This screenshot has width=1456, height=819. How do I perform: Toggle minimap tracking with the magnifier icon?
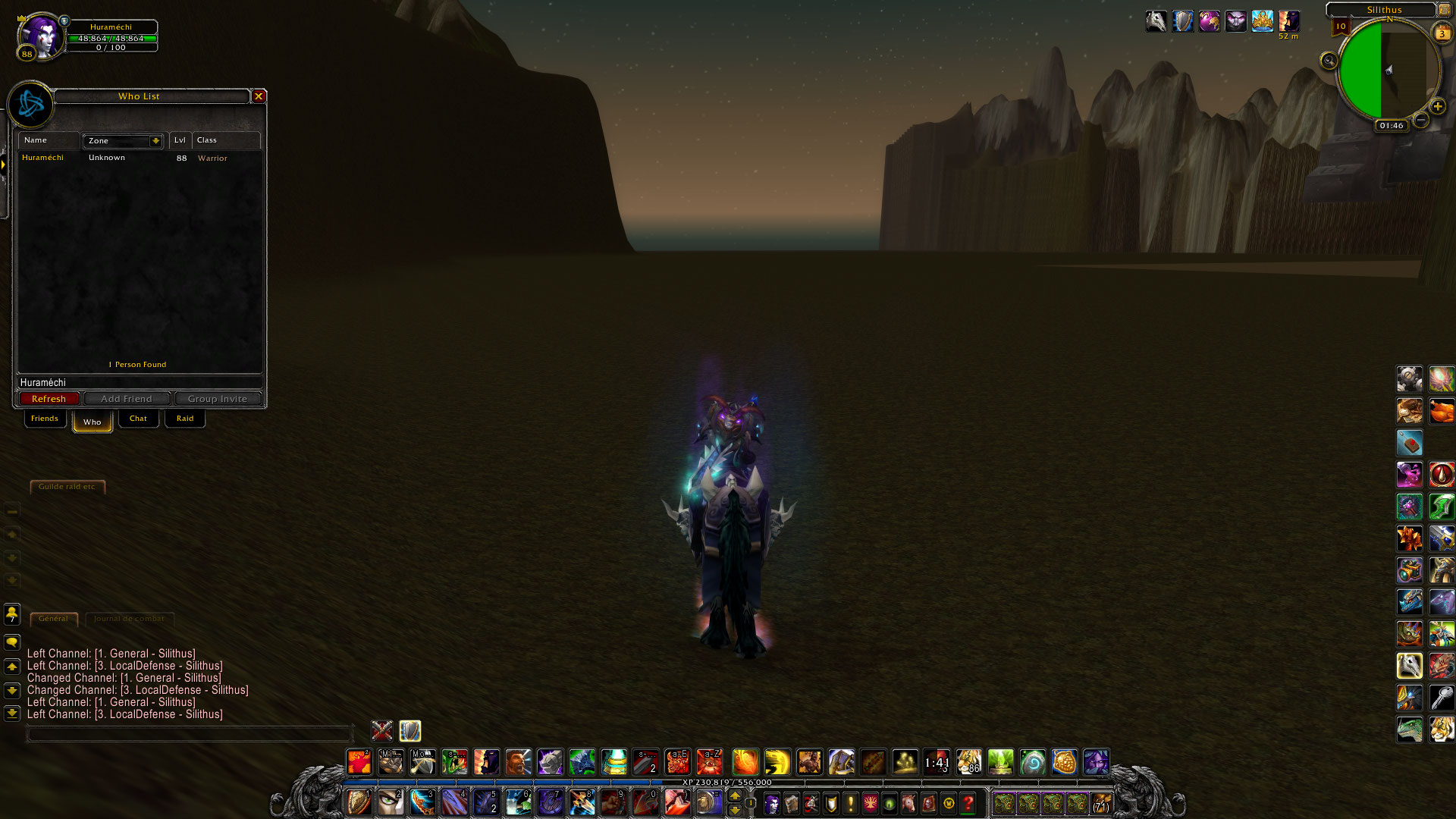coord(1329,60)
